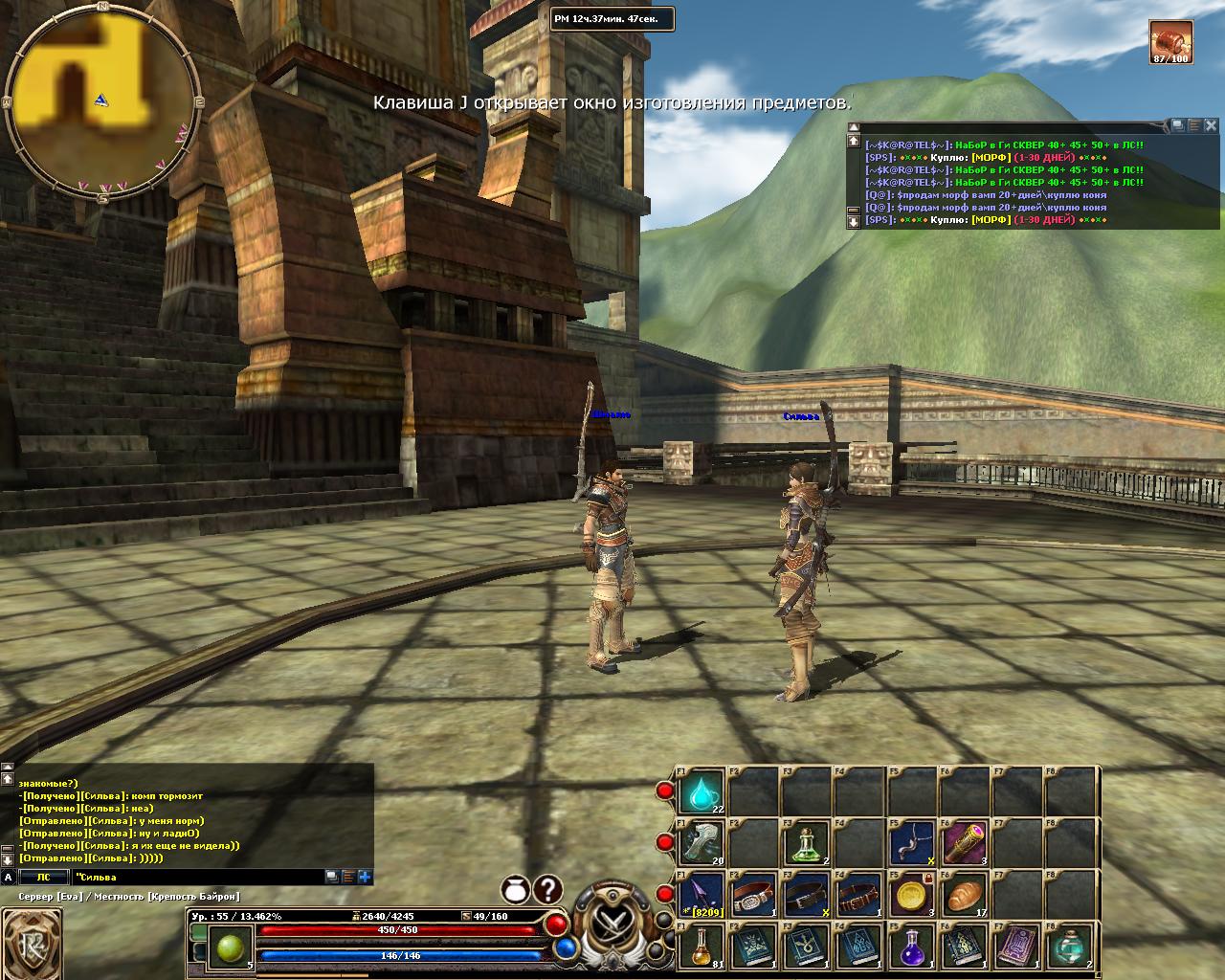
Task: Select the purple arrows slot
Action: pos(701,896)
